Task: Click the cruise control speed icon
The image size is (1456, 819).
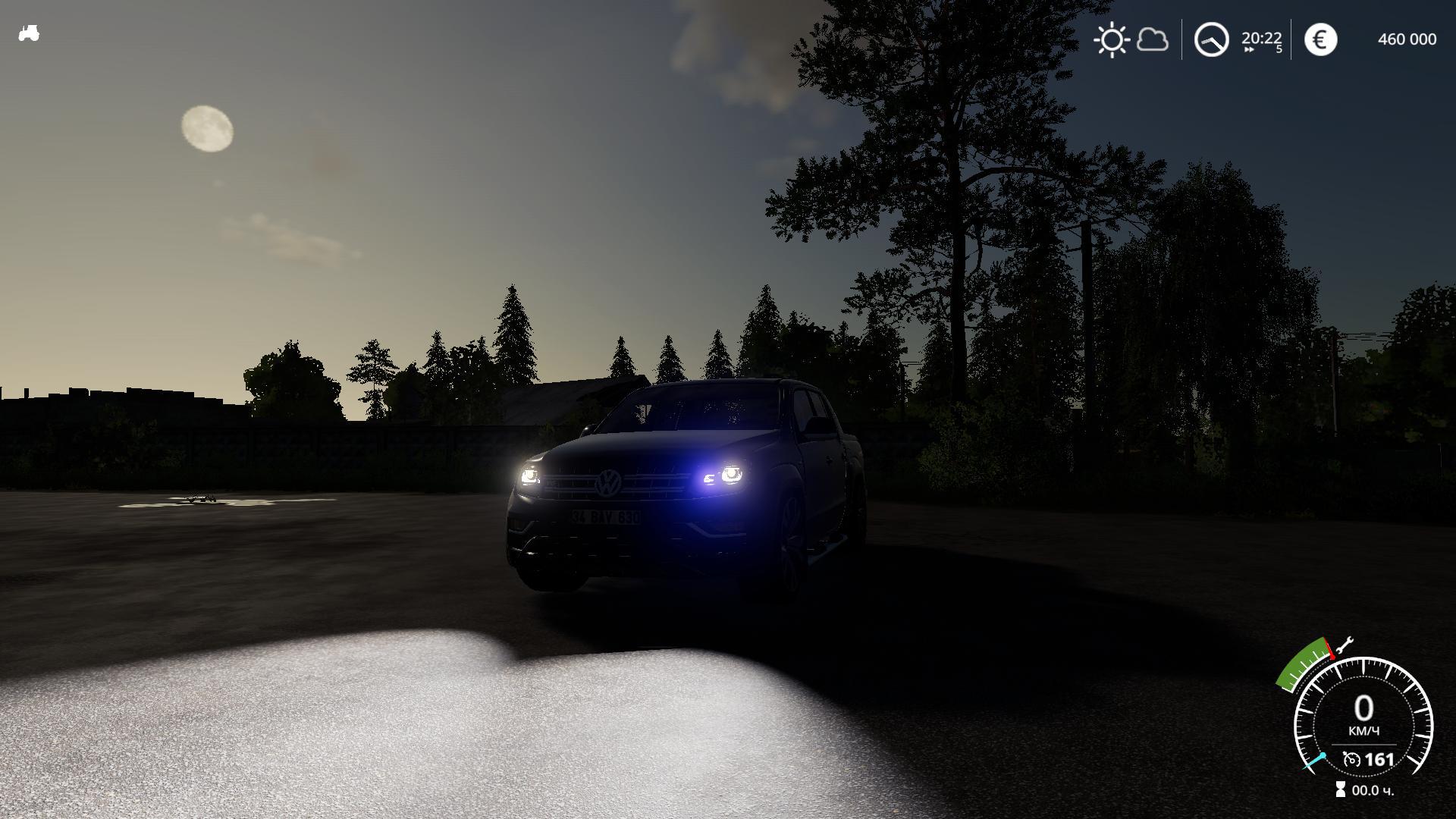Action: 1351,759
